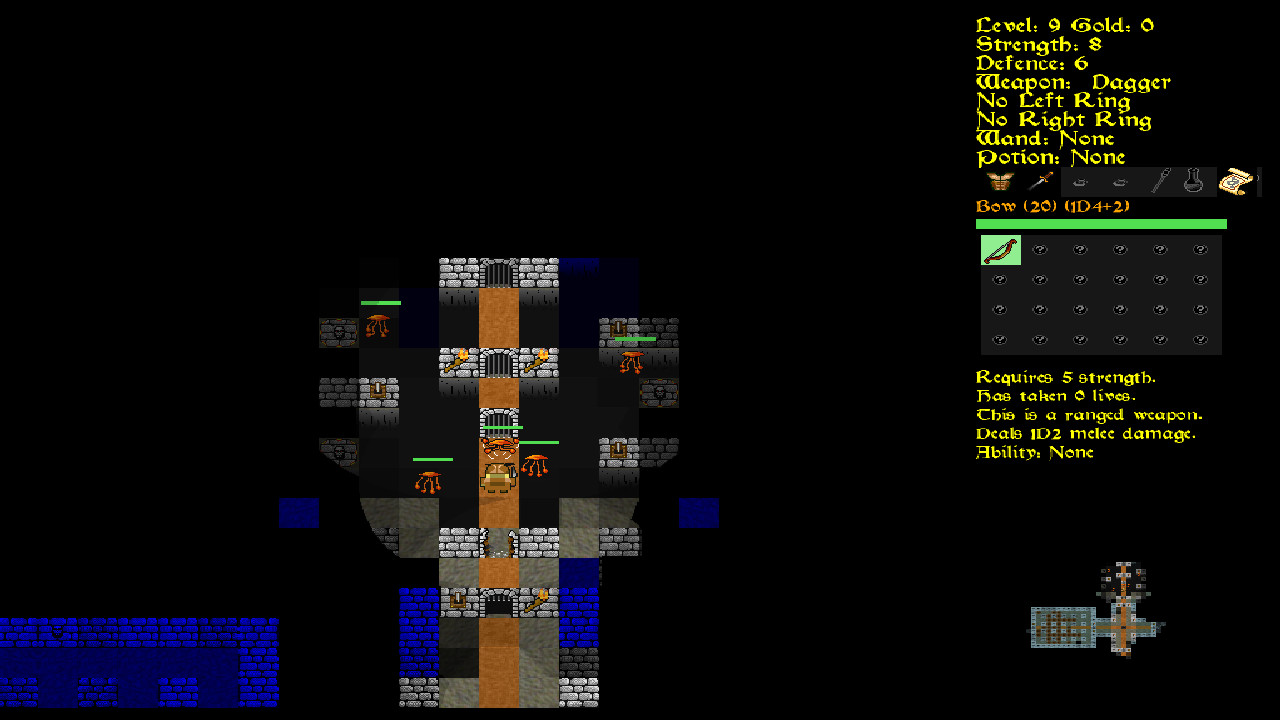The height and width of the screenshot is (720, 1280).
Task: Select the Bow in the inventory grid
Action: (1000, 250)
